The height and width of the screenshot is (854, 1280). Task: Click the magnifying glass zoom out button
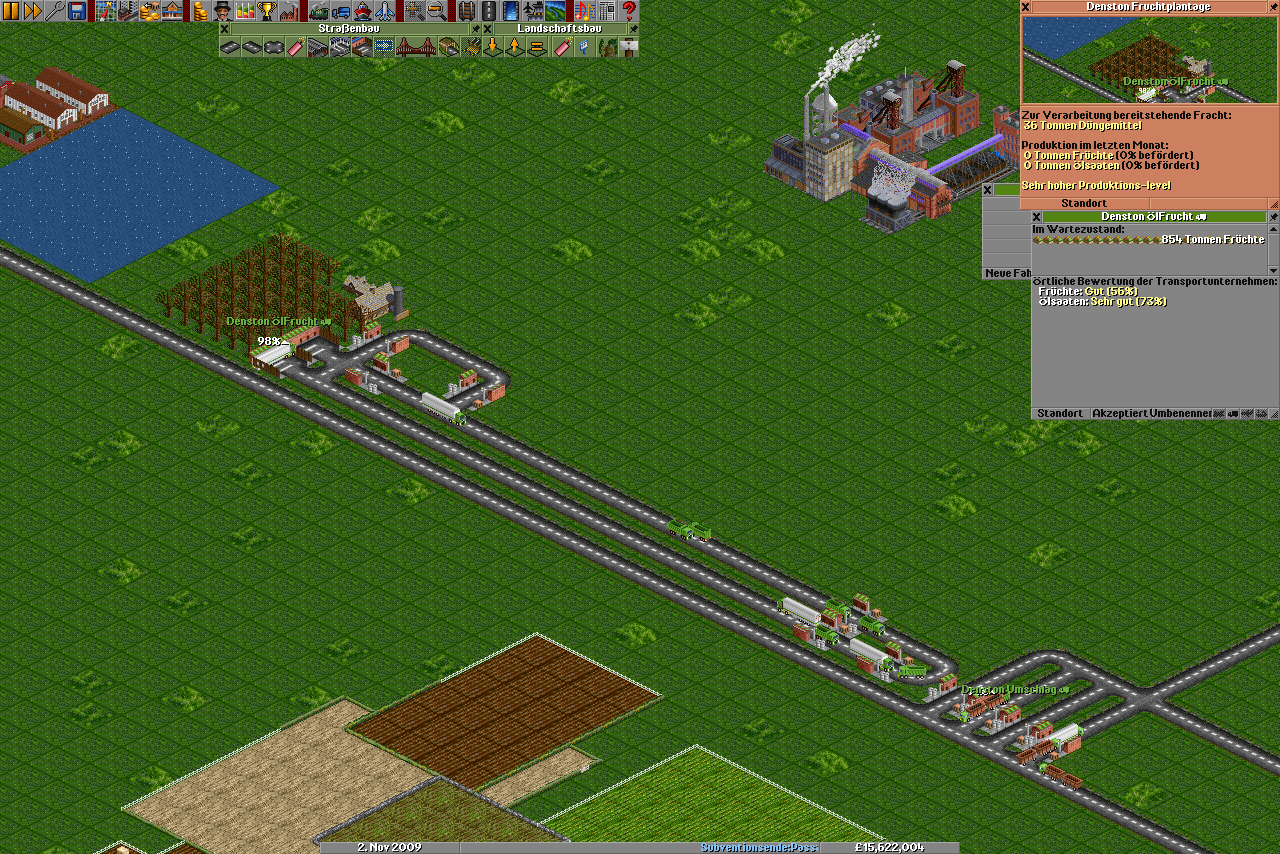437,11
